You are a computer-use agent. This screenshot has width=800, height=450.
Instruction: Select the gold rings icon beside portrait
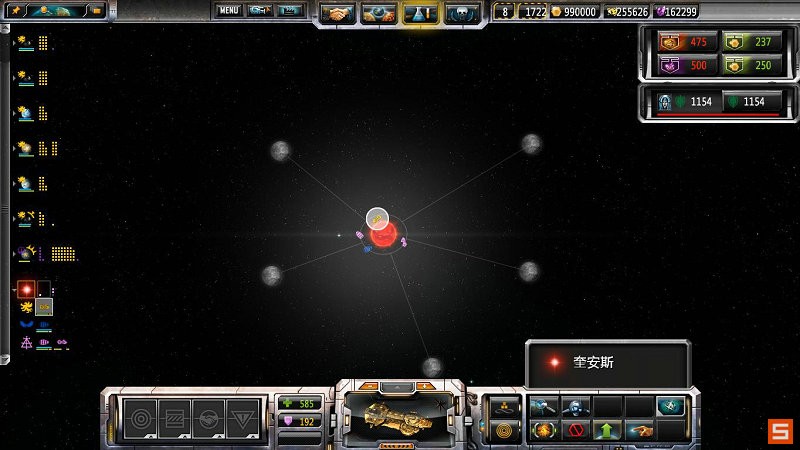coord(502,431)
